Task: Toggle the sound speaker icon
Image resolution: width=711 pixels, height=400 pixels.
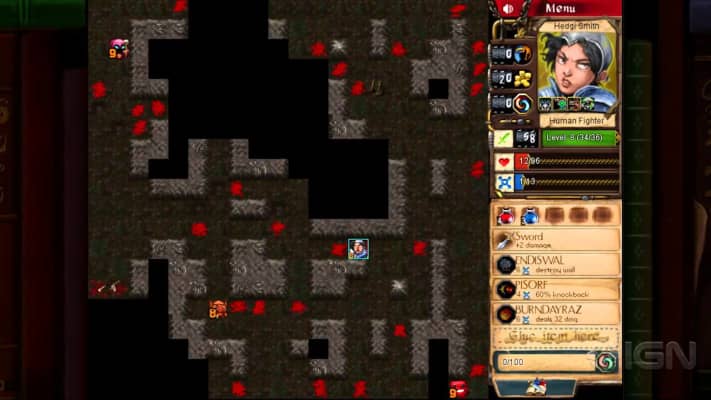Action: point(508,9)
